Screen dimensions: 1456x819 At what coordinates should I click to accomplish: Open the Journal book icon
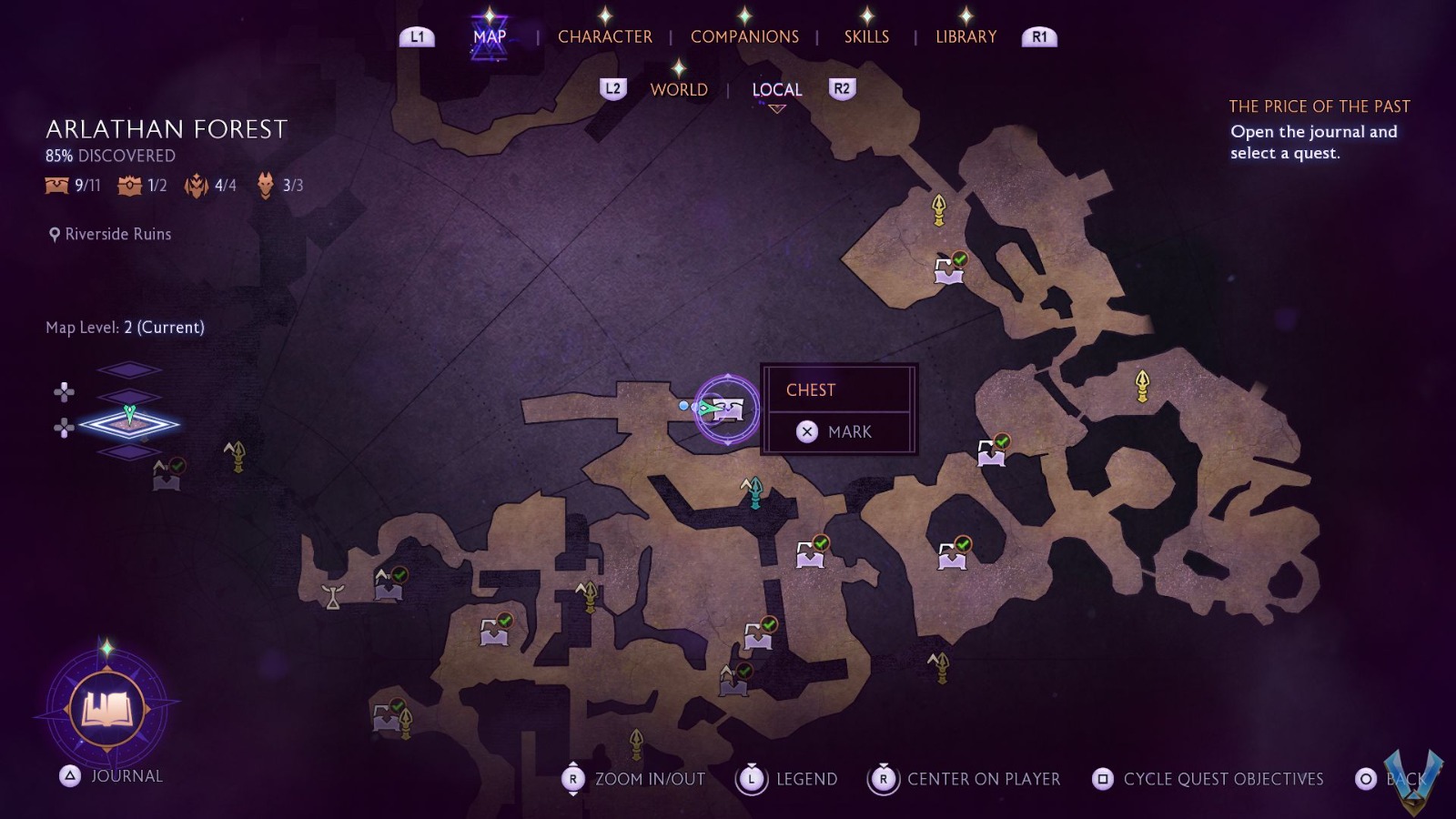point(107,709)
